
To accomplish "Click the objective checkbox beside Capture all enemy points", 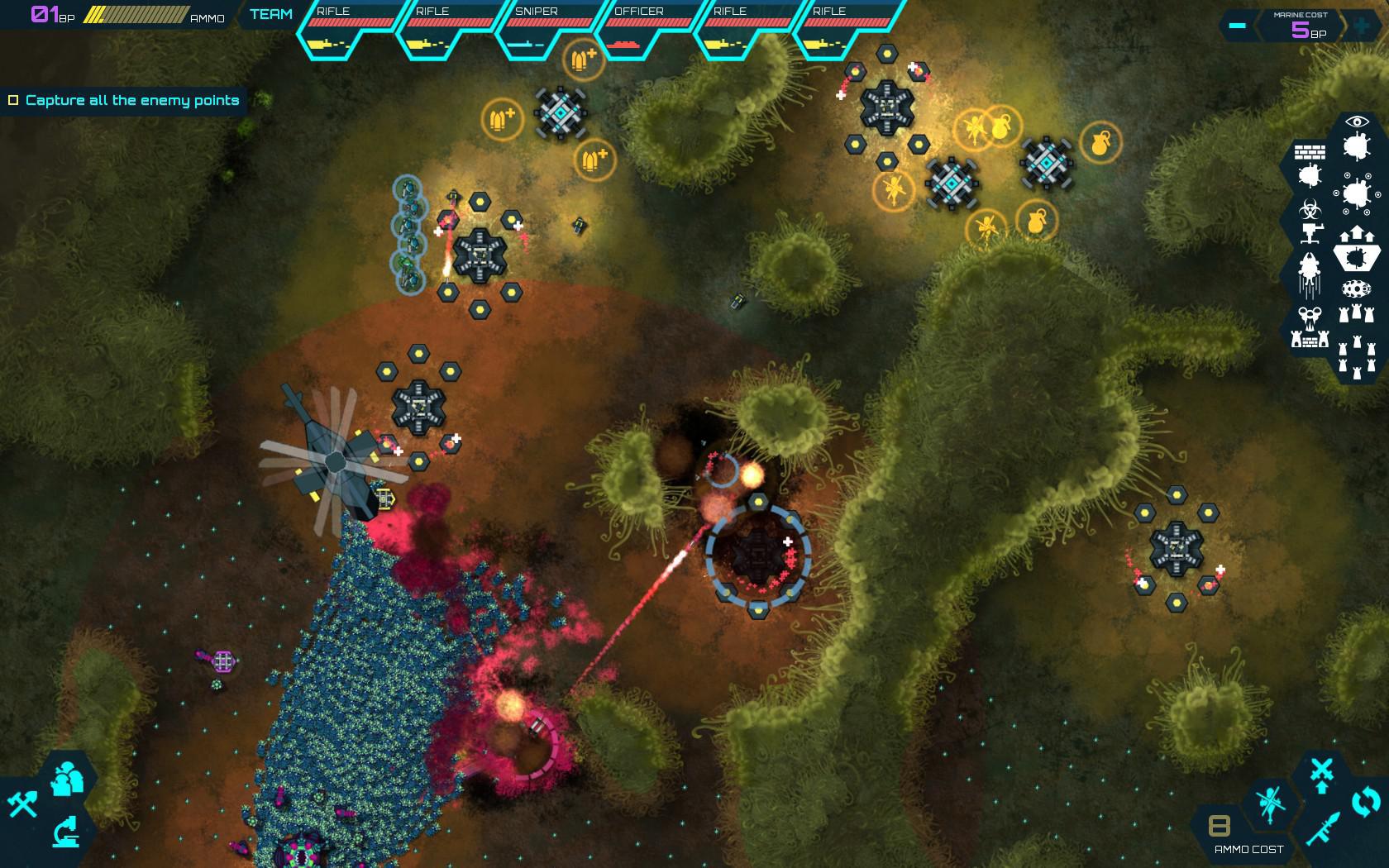I will (13, 100).
